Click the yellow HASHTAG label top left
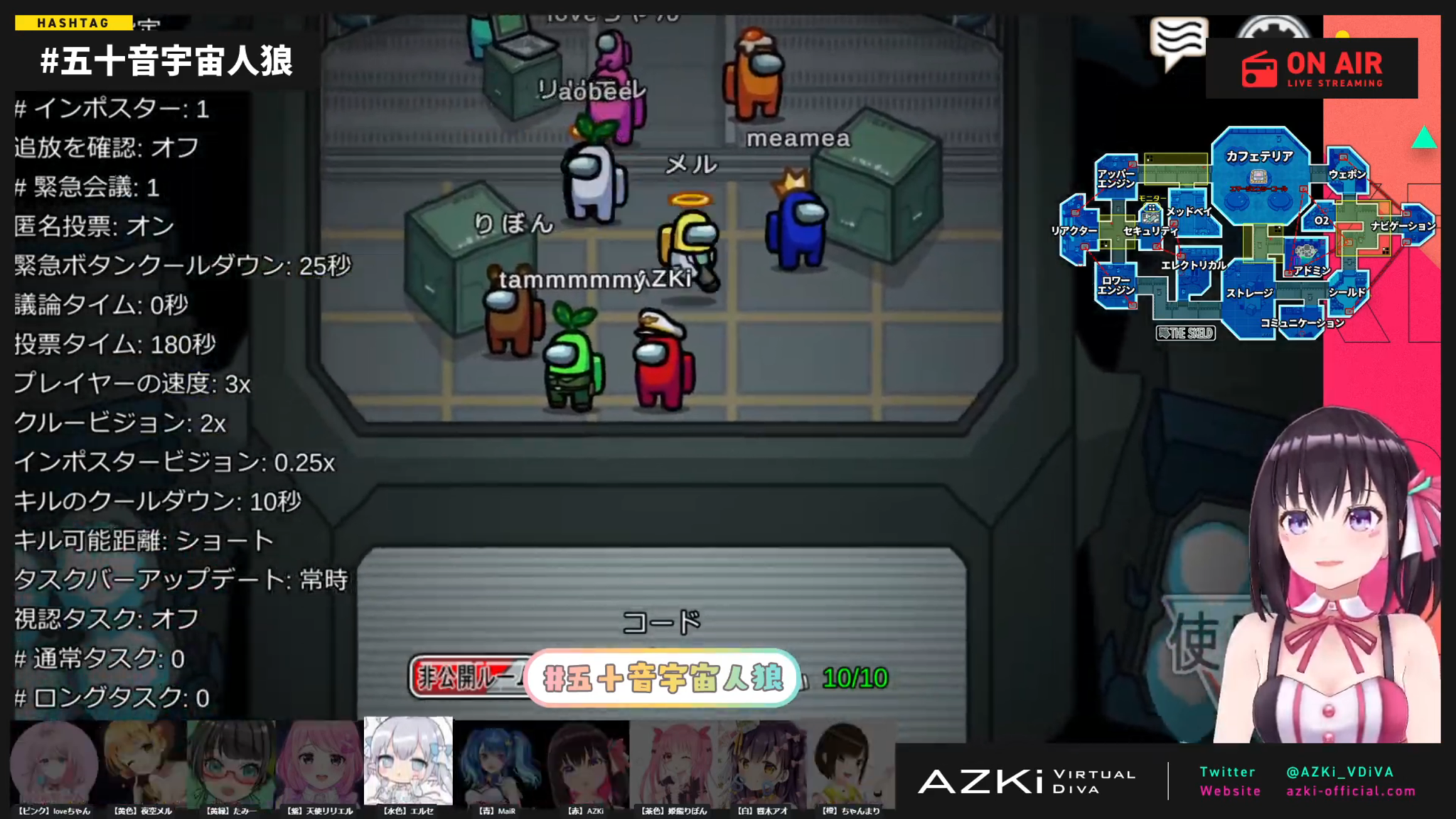This screenshot has width=1456, height=819. (75, 22)
